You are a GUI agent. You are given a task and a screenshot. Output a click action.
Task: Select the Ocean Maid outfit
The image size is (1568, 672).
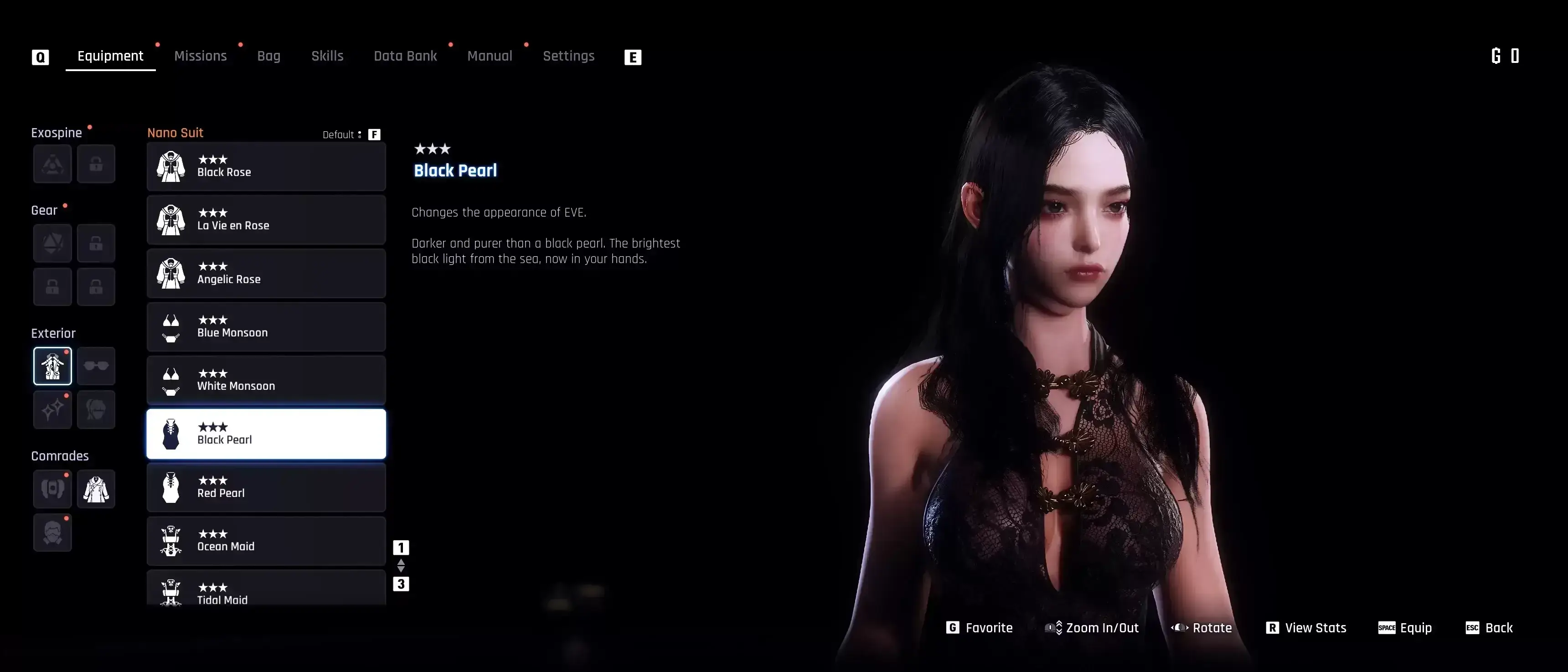[x=266, y=541]
